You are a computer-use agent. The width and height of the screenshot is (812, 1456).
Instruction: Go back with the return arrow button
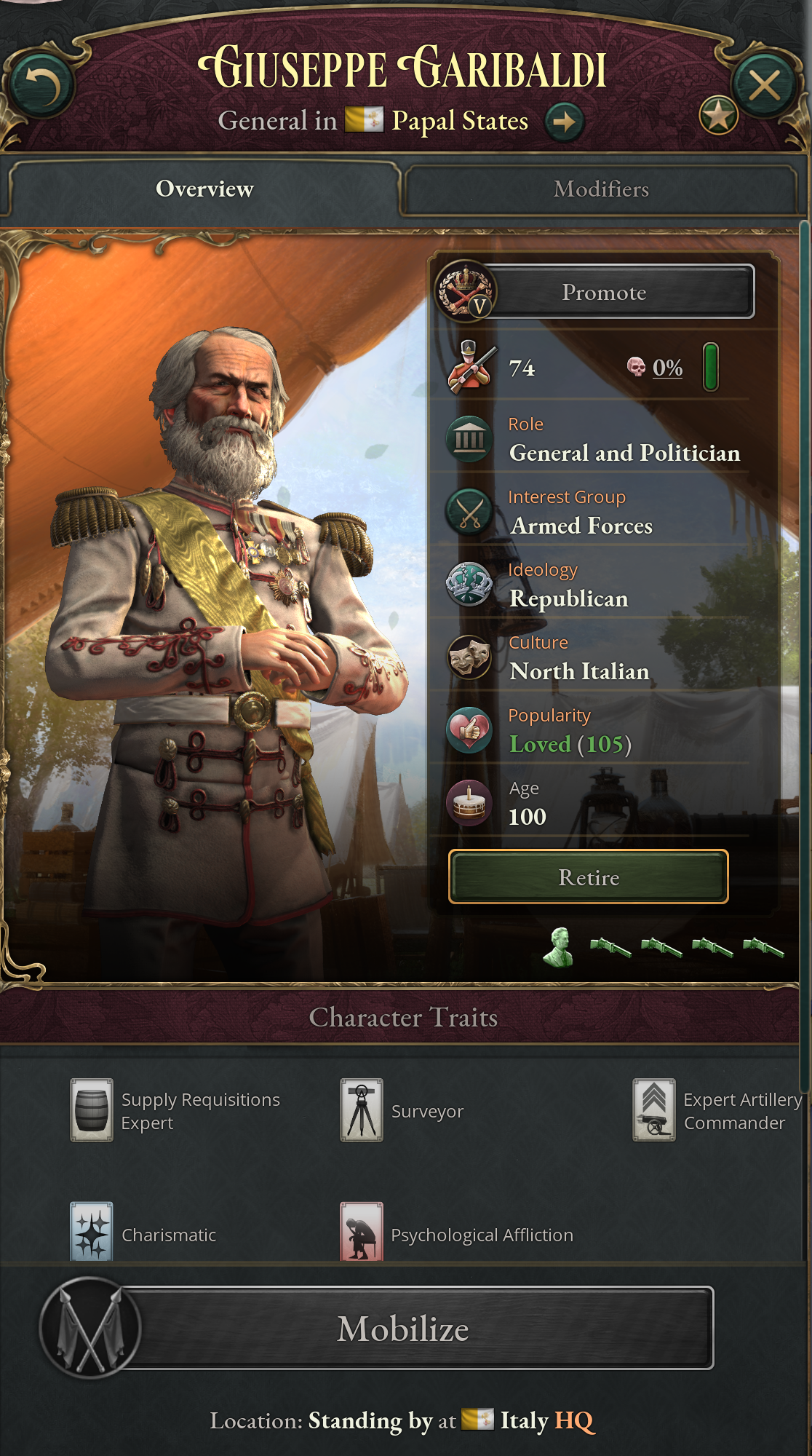[42, 86]
